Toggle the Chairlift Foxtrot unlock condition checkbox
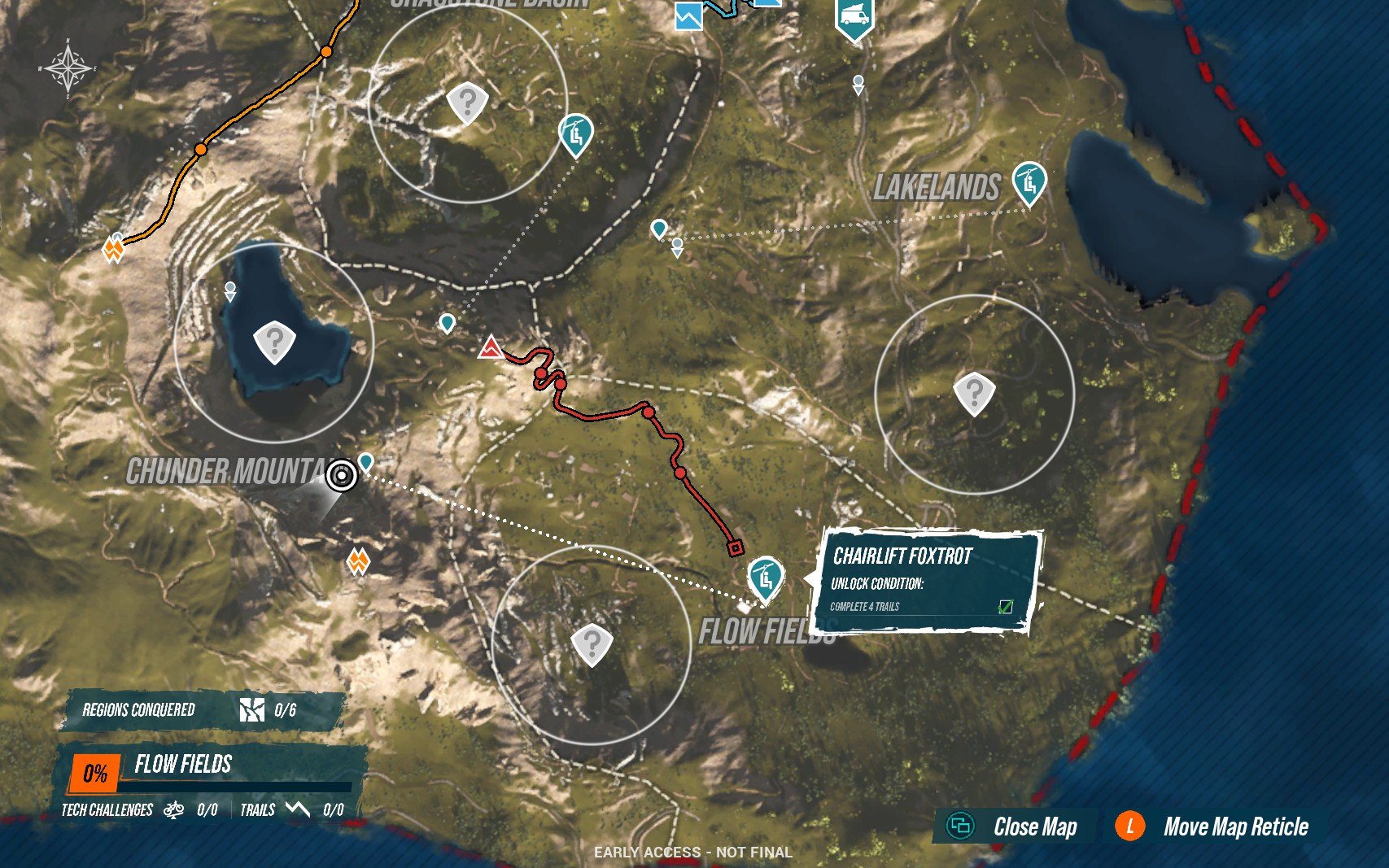The height and width of the screenshot is (868, 1389). (1007, 605)
